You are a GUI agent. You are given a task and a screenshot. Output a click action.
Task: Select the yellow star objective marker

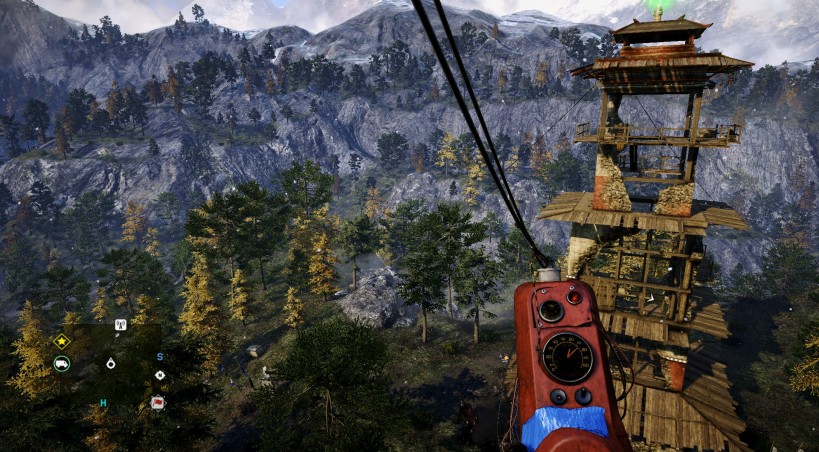pos(62,341)
